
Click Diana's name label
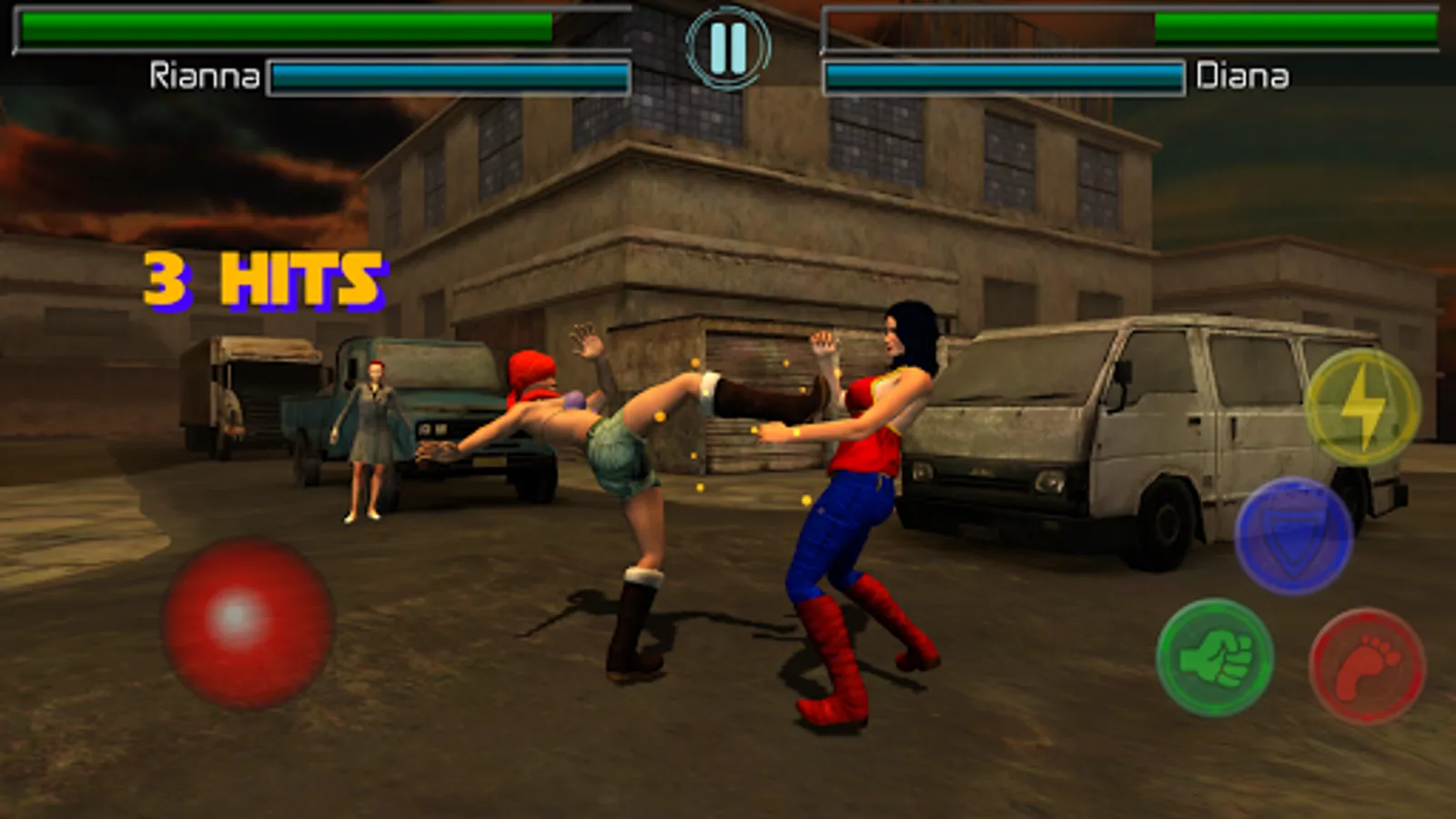1243,77
